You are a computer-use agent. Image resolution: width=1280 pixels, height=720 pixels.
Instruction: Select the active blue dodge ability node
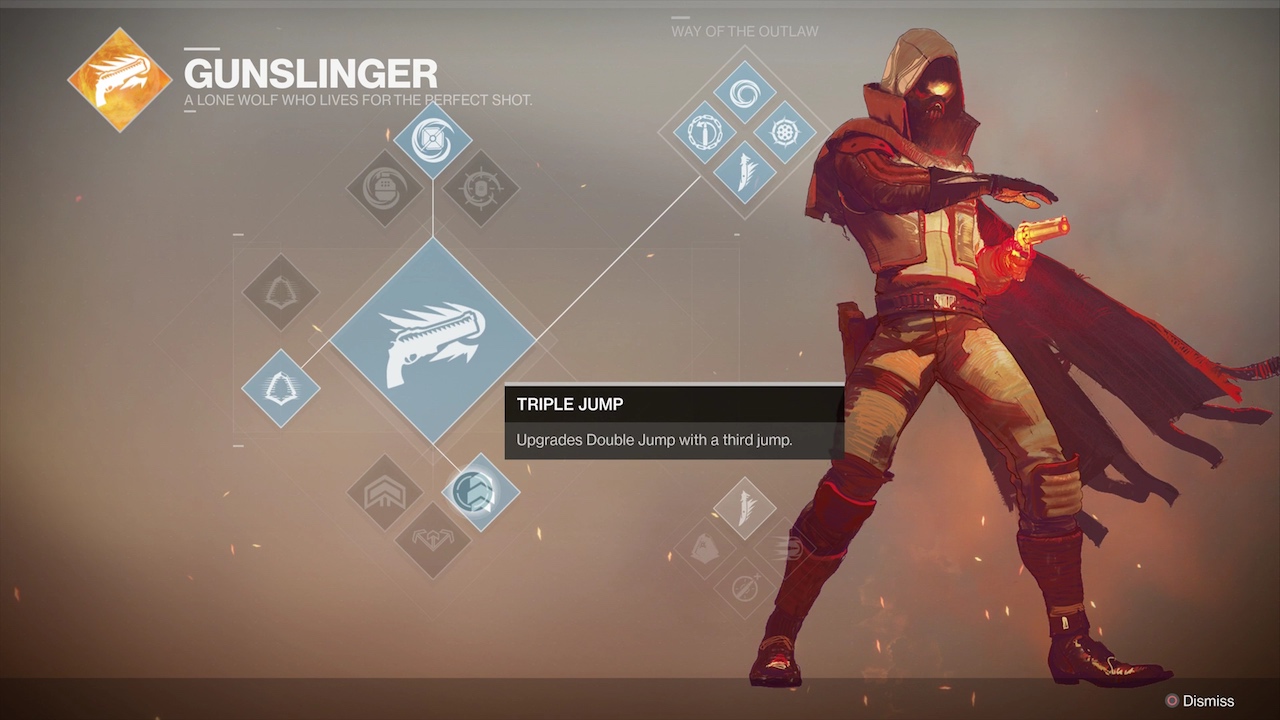click(280, 388)
